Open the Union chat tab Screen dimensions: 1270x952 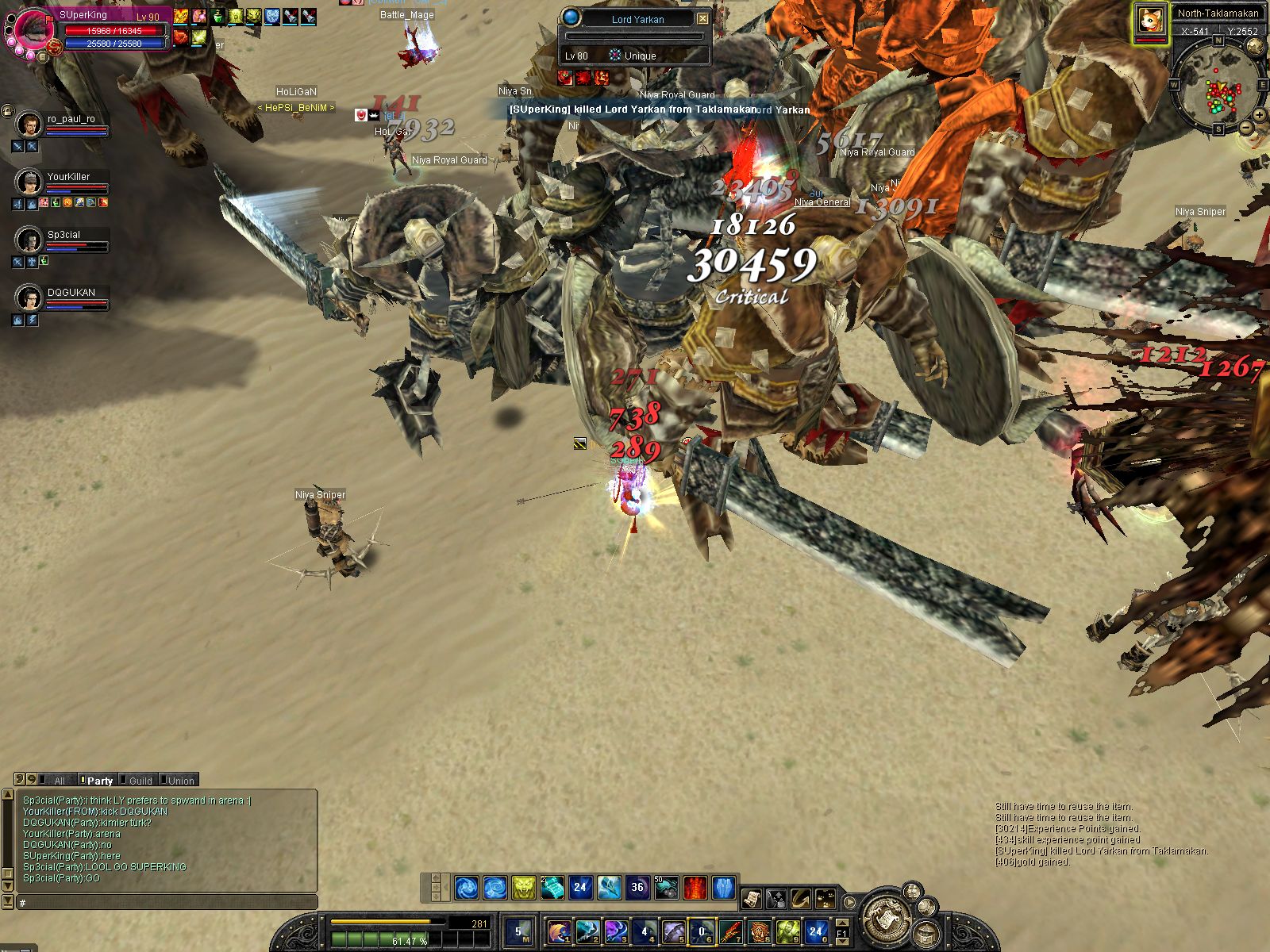pyautogui.click(x=180, y=781)
